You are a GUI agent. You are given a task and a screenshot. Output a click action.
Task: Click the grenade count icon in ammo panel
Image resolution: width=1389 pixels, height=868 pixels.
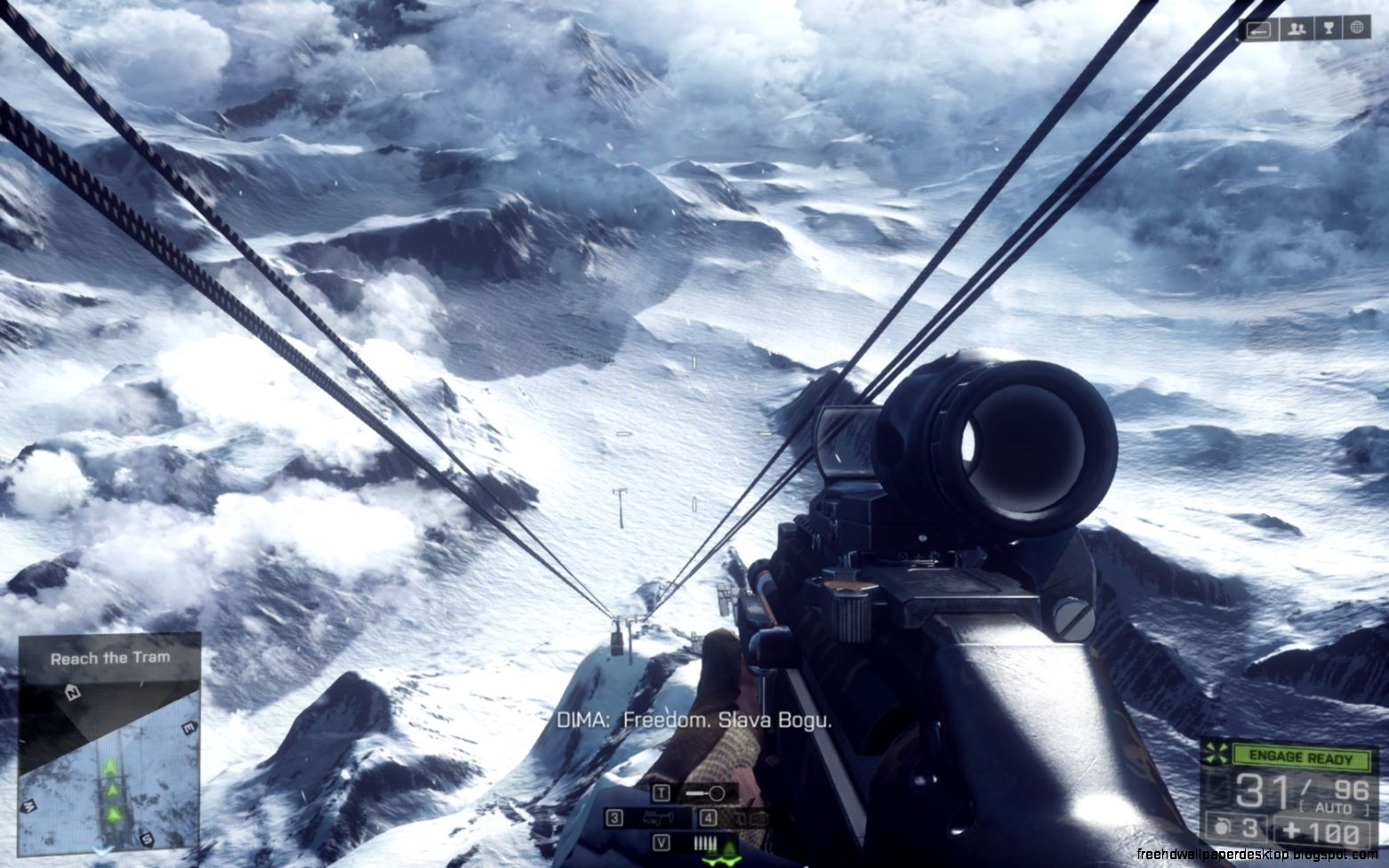coord(1223,827)
